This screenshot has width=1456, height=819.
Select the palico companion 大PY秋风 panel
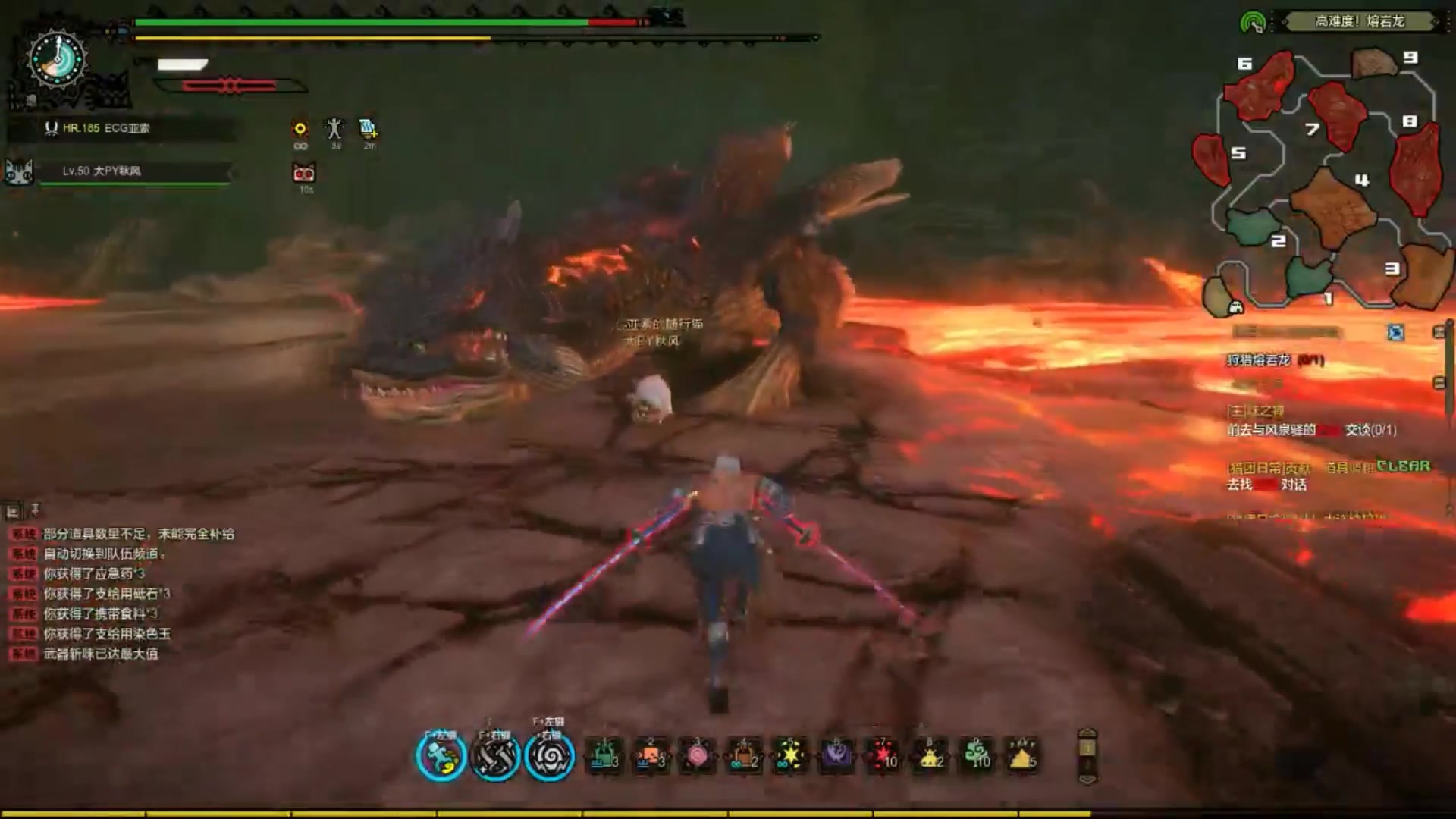coord(121,171)
